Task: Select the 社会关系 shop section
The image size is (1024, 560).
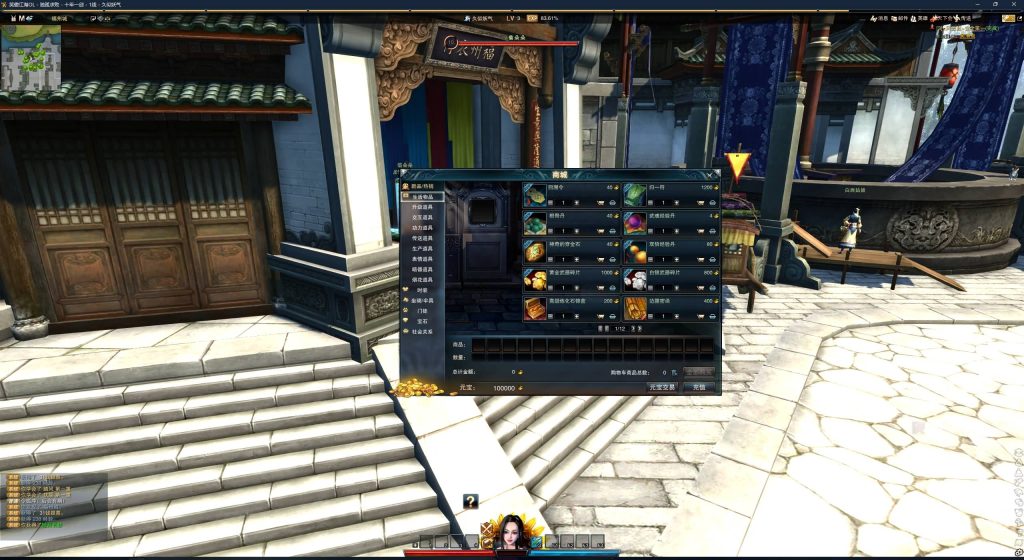Action: tap(422, 330)
